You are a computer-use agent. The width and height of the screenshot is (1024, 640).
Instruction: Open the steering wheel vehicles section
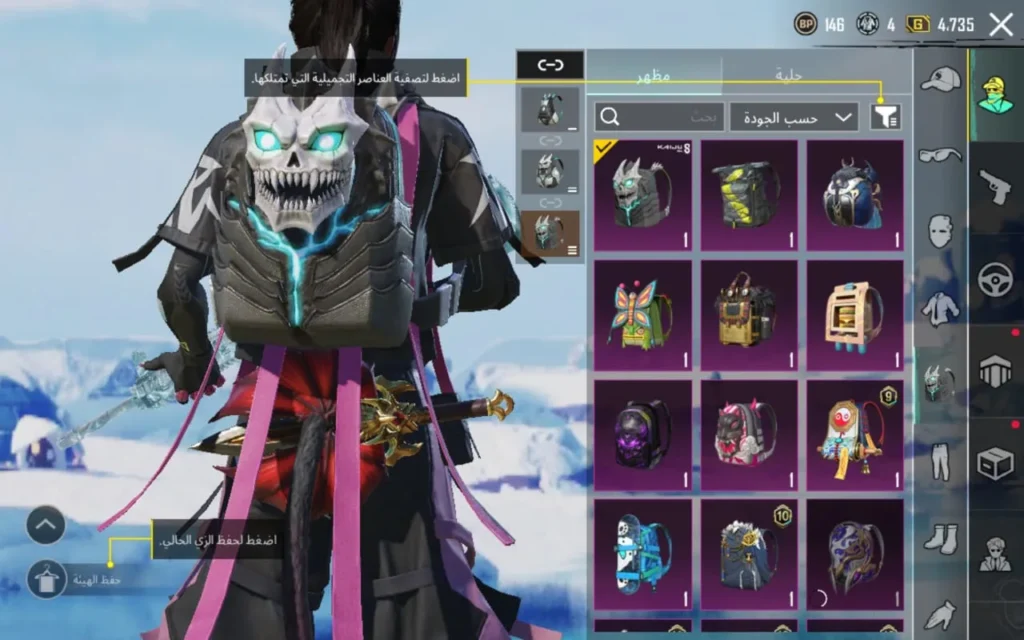pyautogui.click(x=996, y=279)
